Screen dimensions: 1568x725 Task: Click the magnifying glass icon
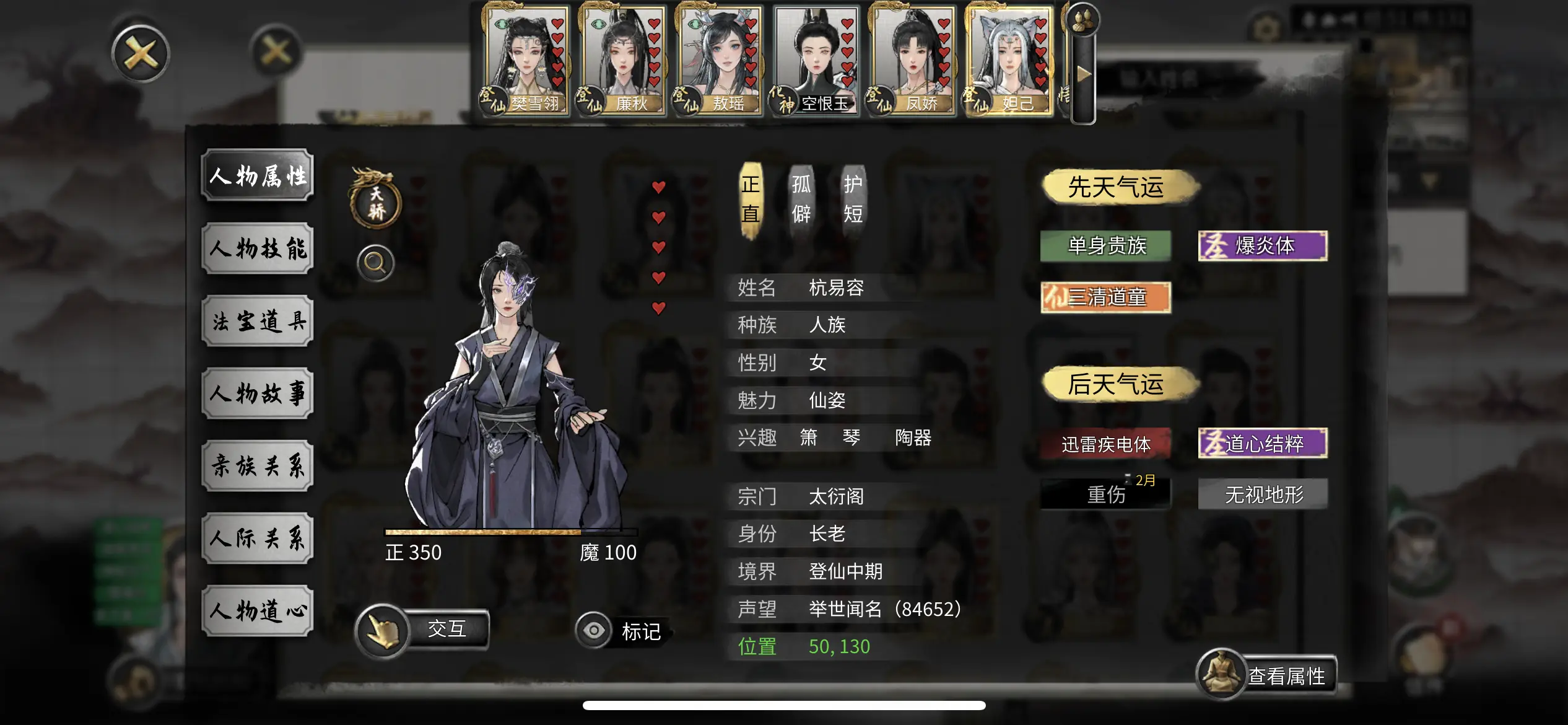click(x=375, y=263)
